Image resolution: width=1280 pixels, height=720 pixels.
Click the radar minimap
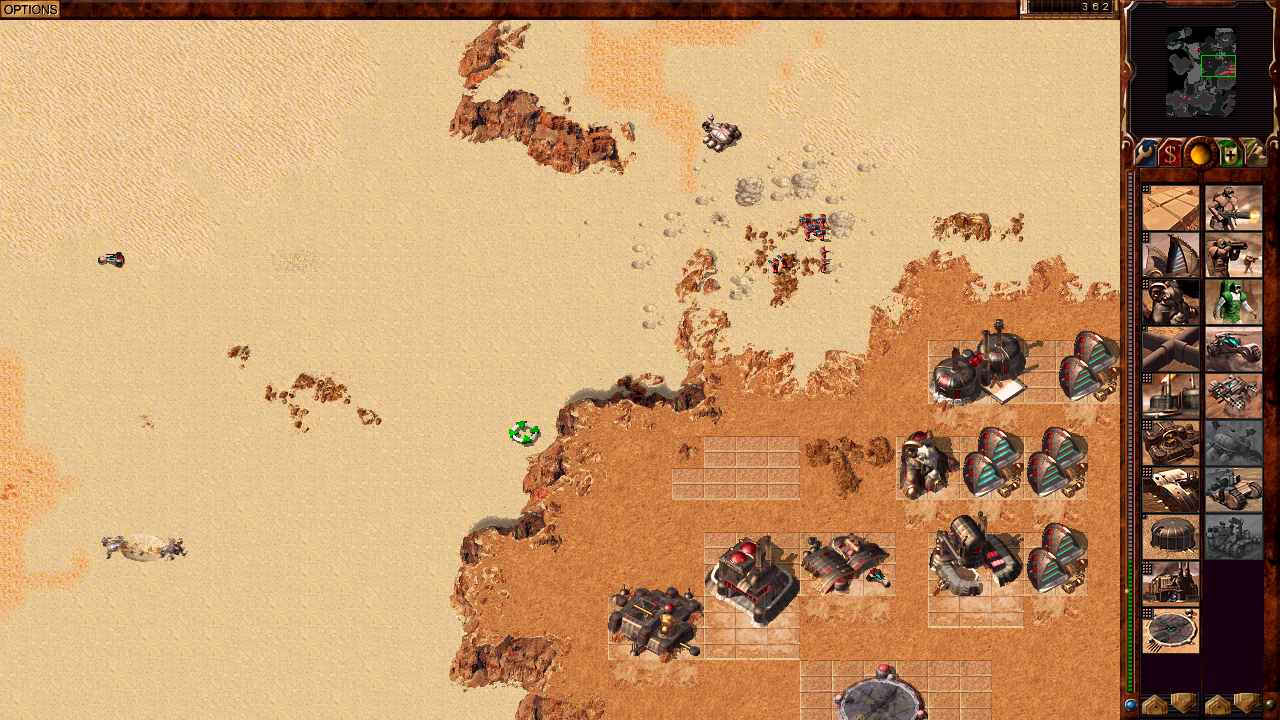click(1201, 69)
